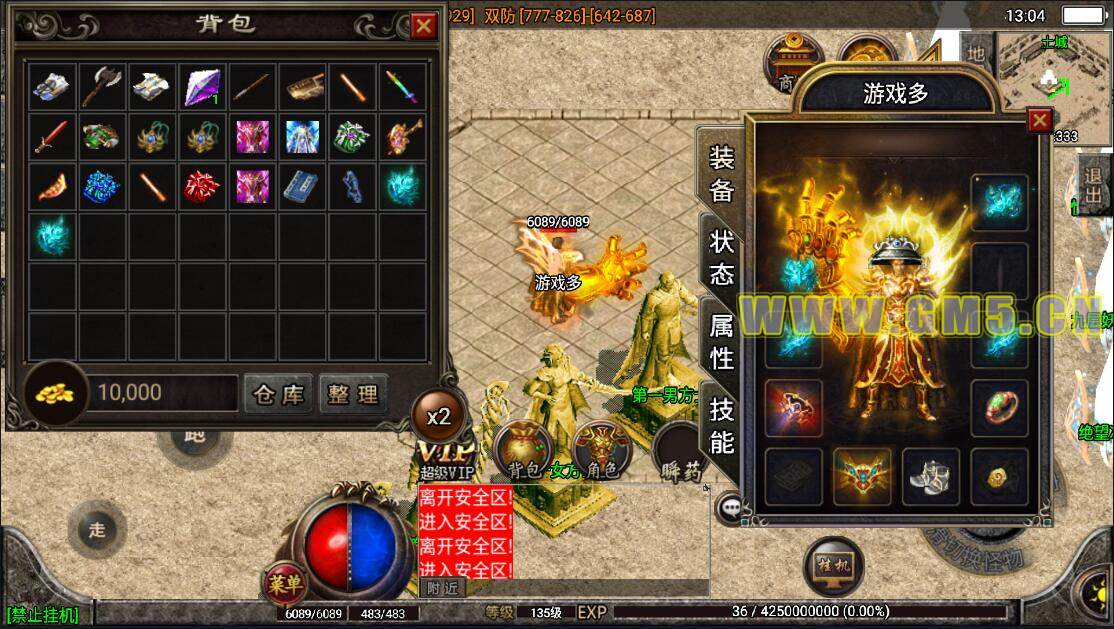Close the 背包 backpack window
The image size is (1114, 629).
tap(424, 26)
